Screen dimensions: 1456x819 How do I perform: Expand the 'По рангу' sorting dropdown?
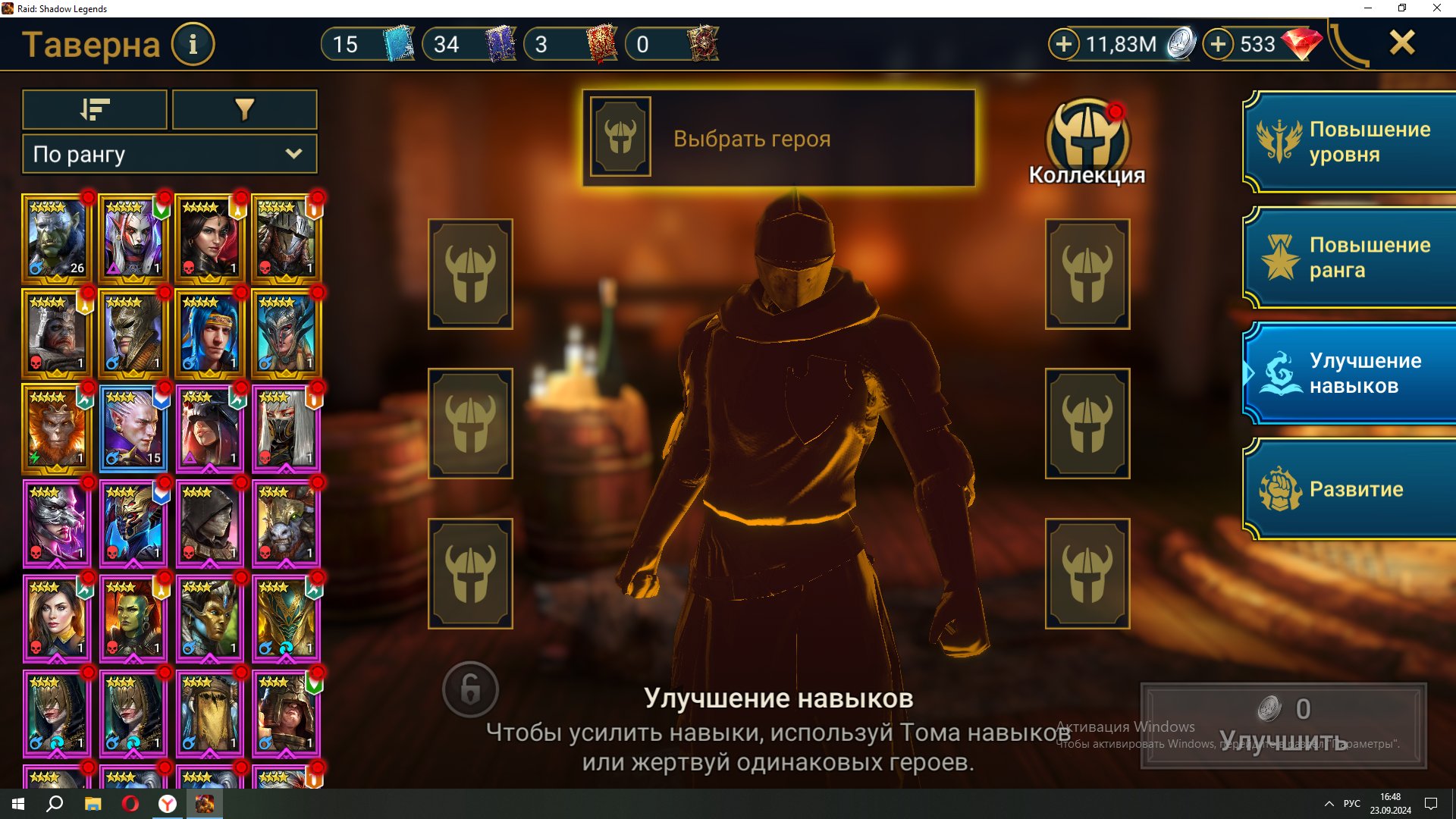[169, 154]
